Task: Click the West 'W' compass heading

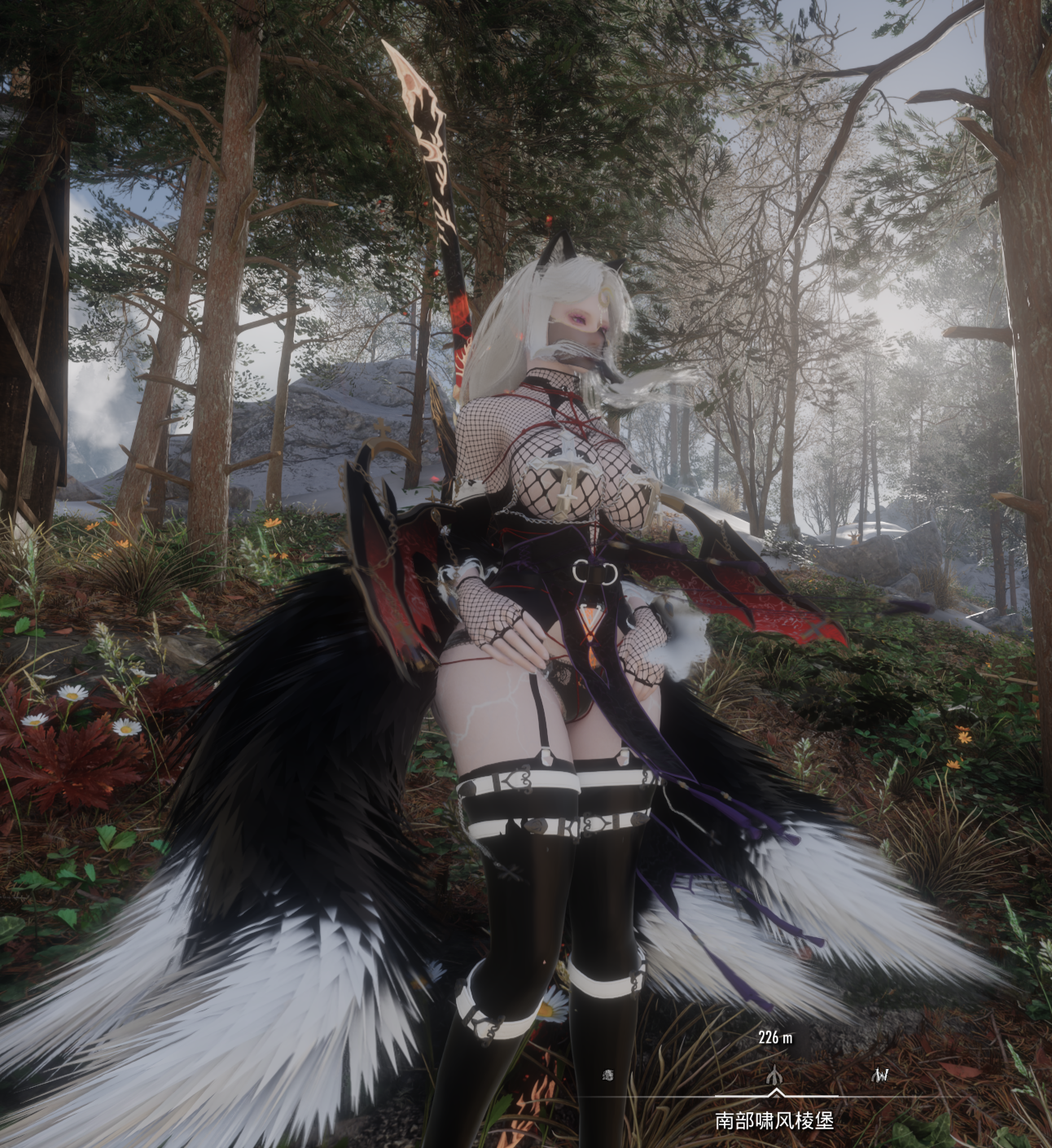Action: (881, 1076)
